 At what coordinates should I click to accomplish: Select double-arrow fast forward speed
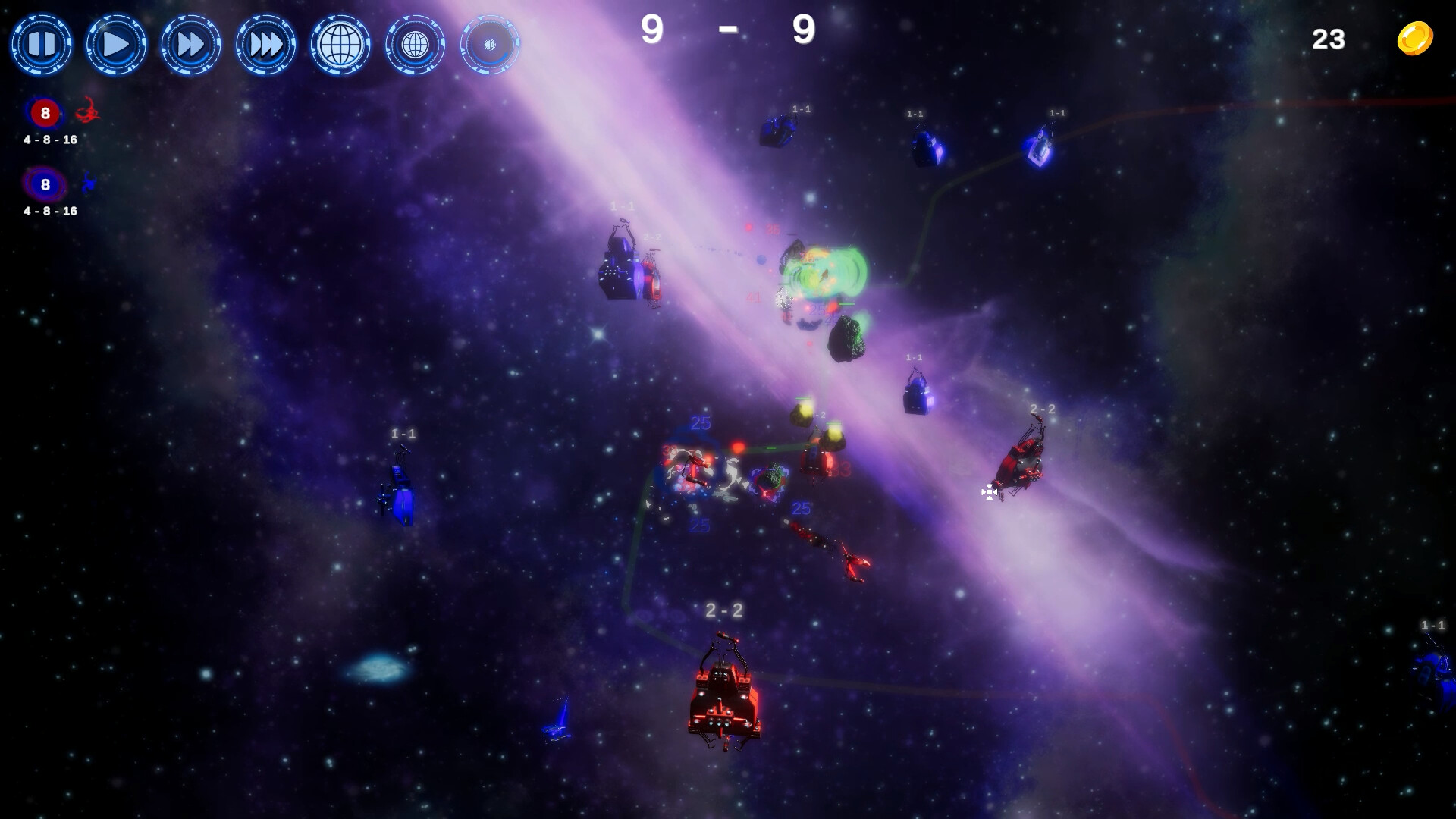coord(190,45)
